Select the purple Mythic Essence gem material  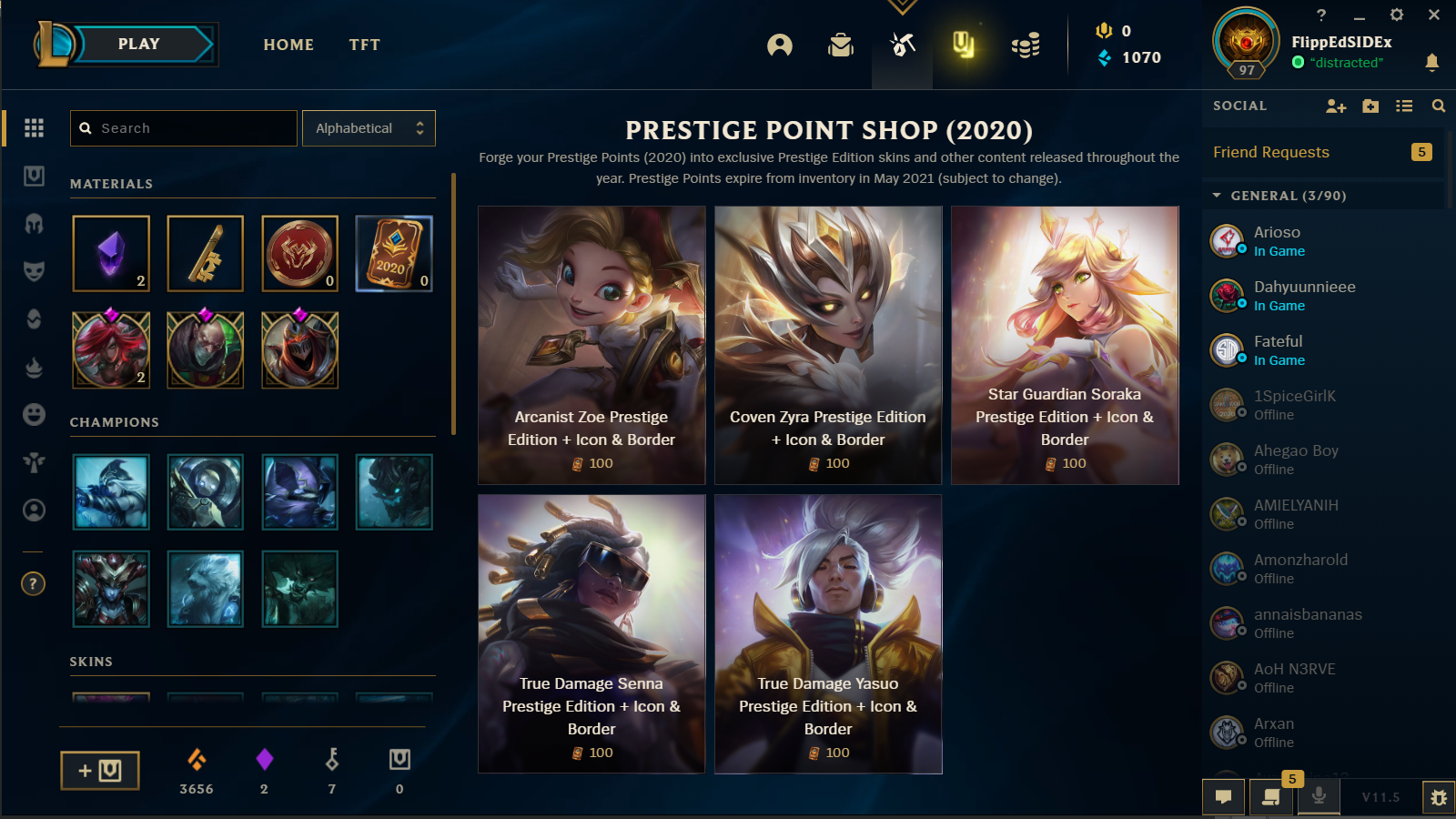click(111, 254)
